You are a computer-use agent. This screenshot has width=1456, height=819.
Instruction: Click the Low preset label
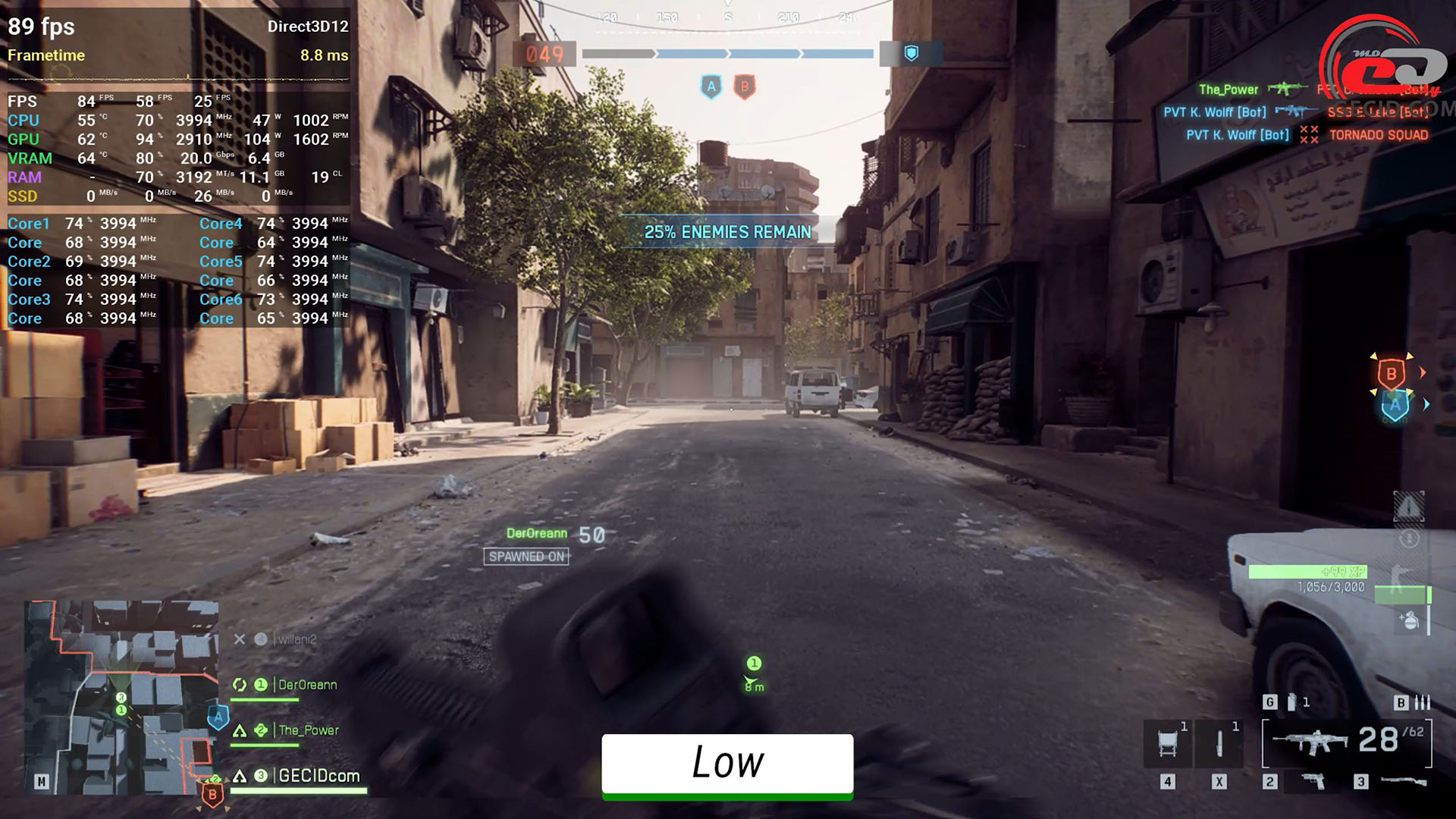point(727,764)
